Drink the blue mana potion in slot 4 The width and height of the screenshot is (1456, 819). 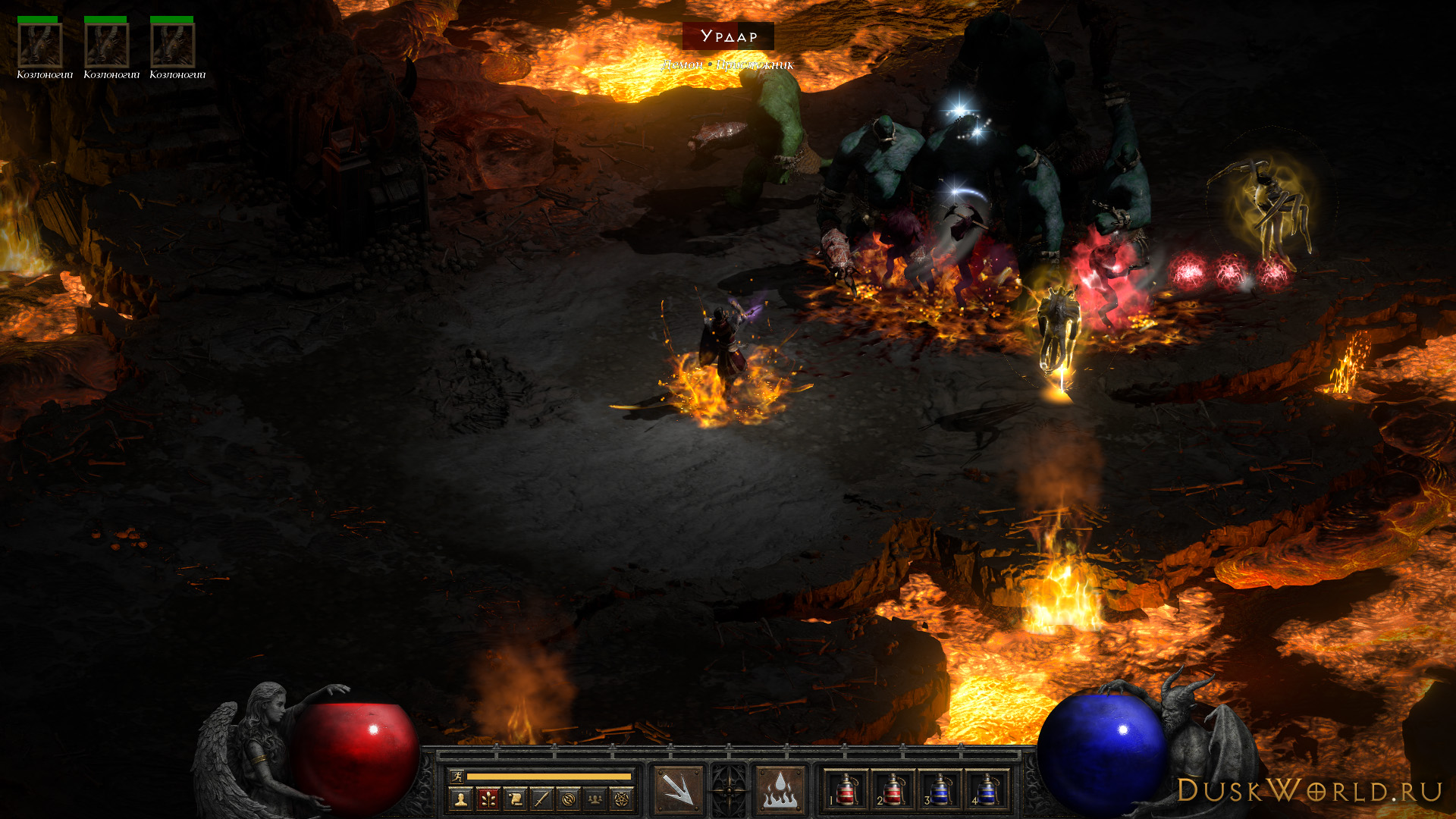click(x=987, y=790)
